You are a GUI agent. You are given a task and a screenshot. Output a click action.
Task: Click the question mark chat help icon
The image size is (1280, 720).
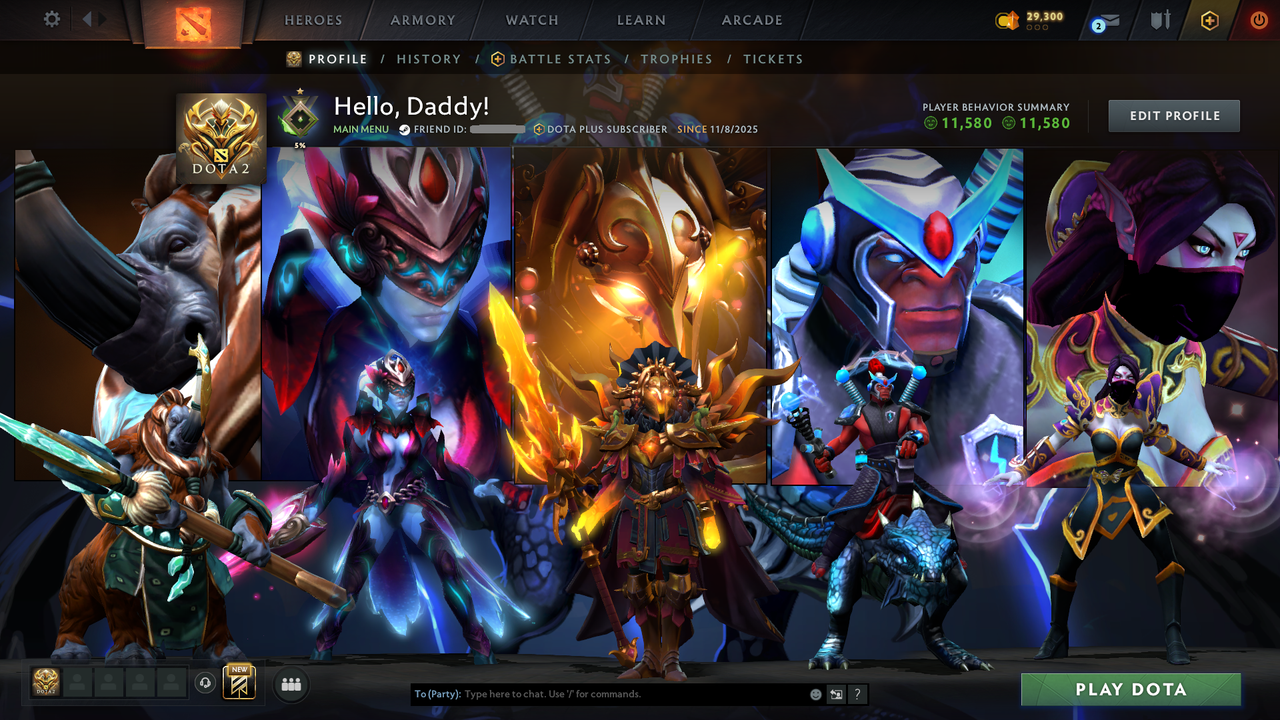pyautogui.click(x=857, y=693)
